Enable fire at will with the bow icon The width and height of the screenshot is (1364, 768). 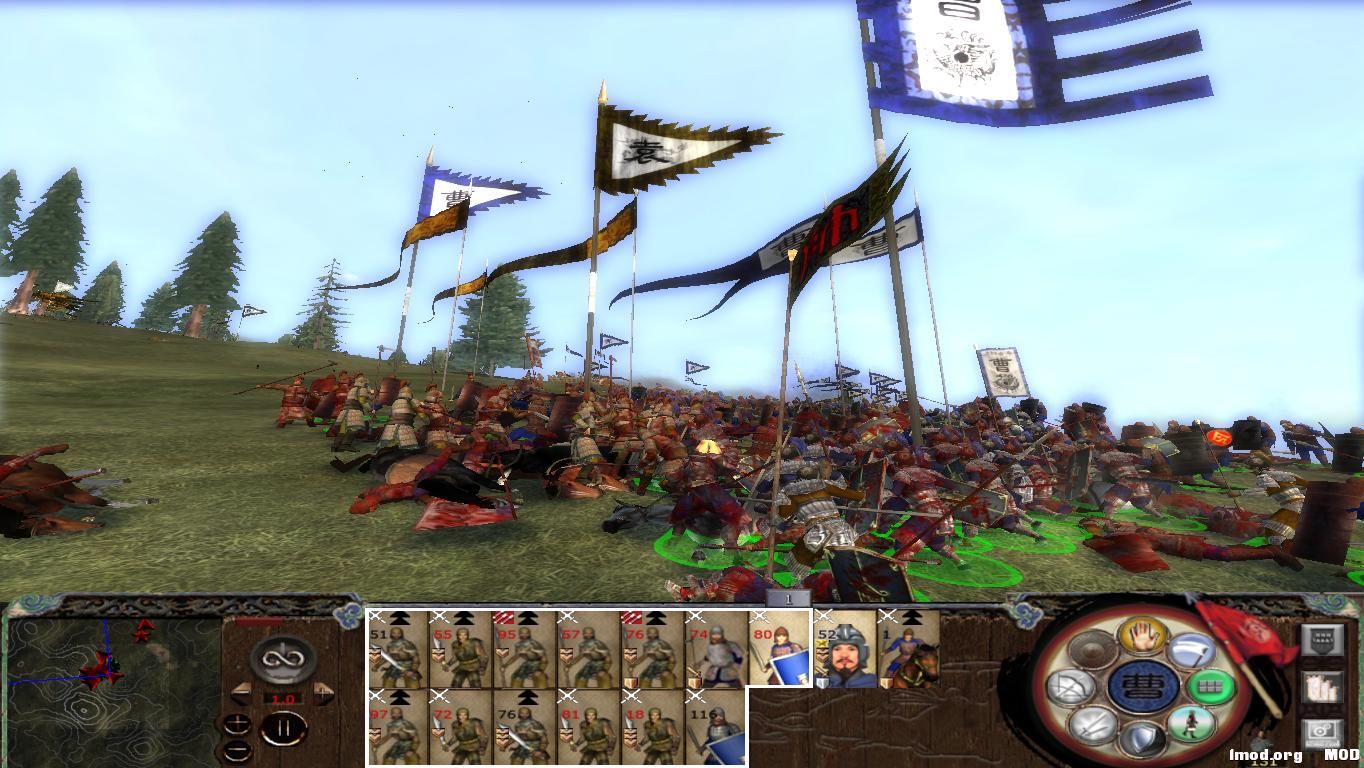pos(1072,686)
